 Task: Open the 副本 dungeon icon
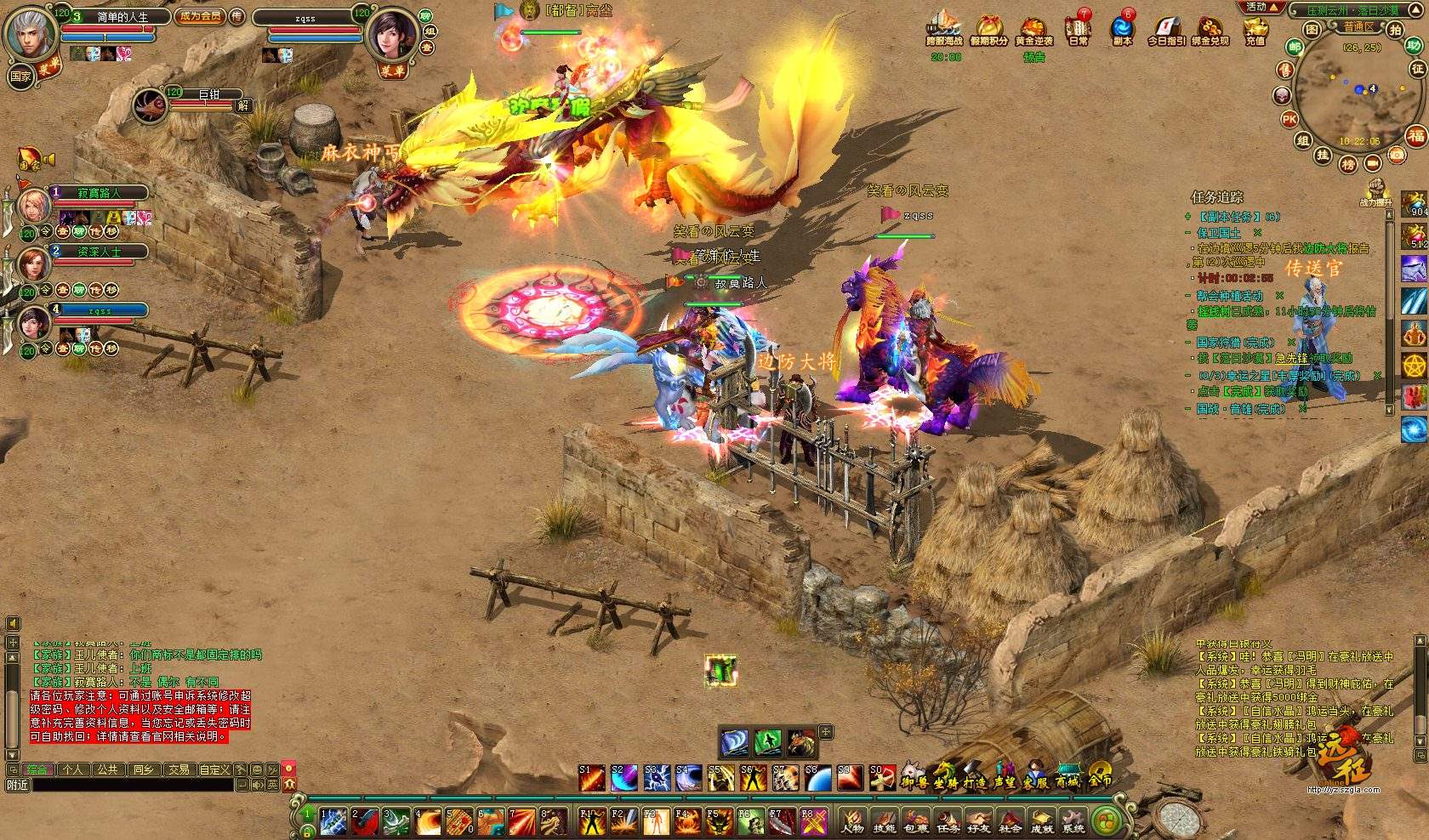(x=1123, y=30)
